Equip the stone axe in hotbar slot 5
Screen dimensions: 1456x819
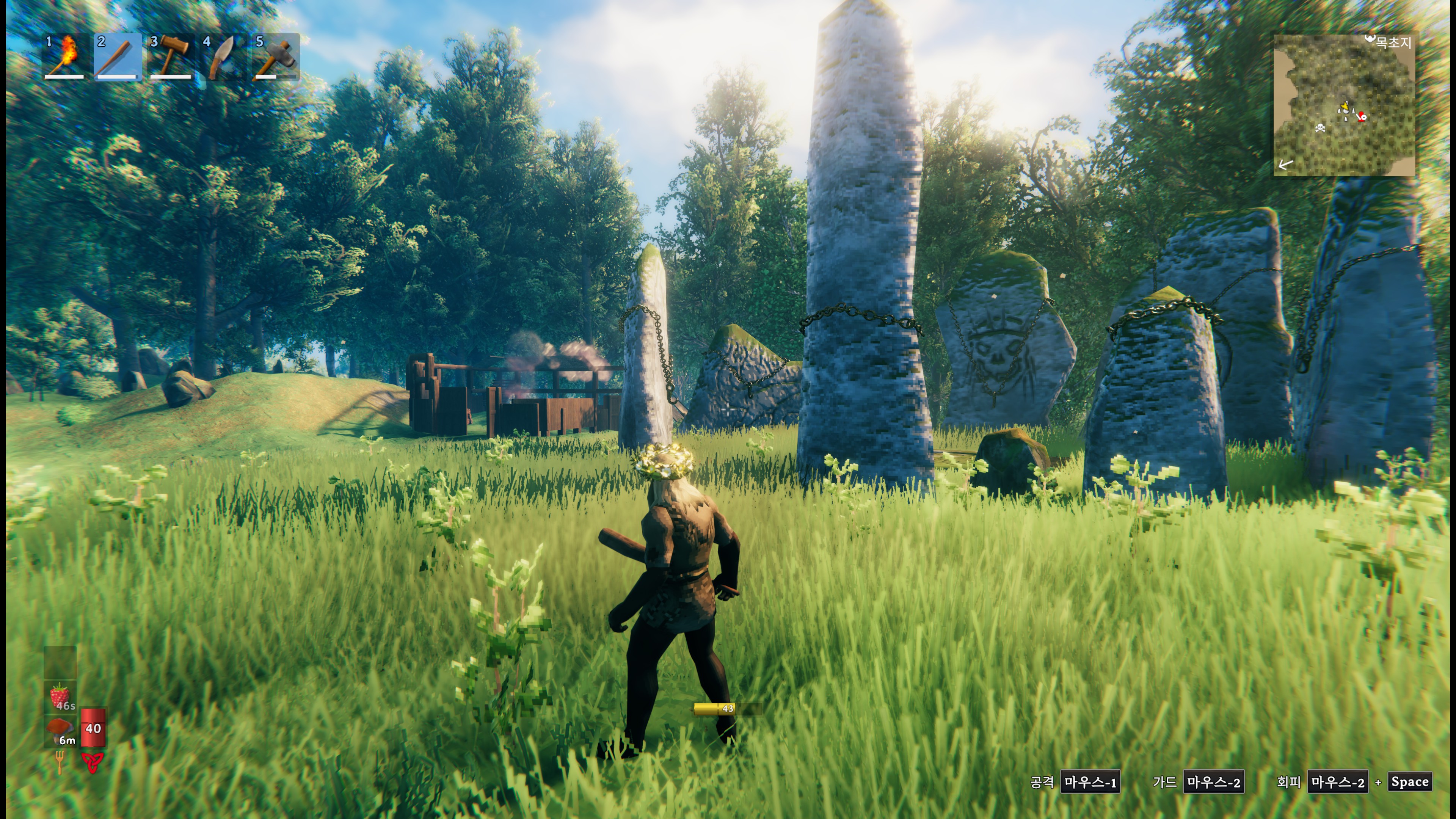click(x=276, y=56)
